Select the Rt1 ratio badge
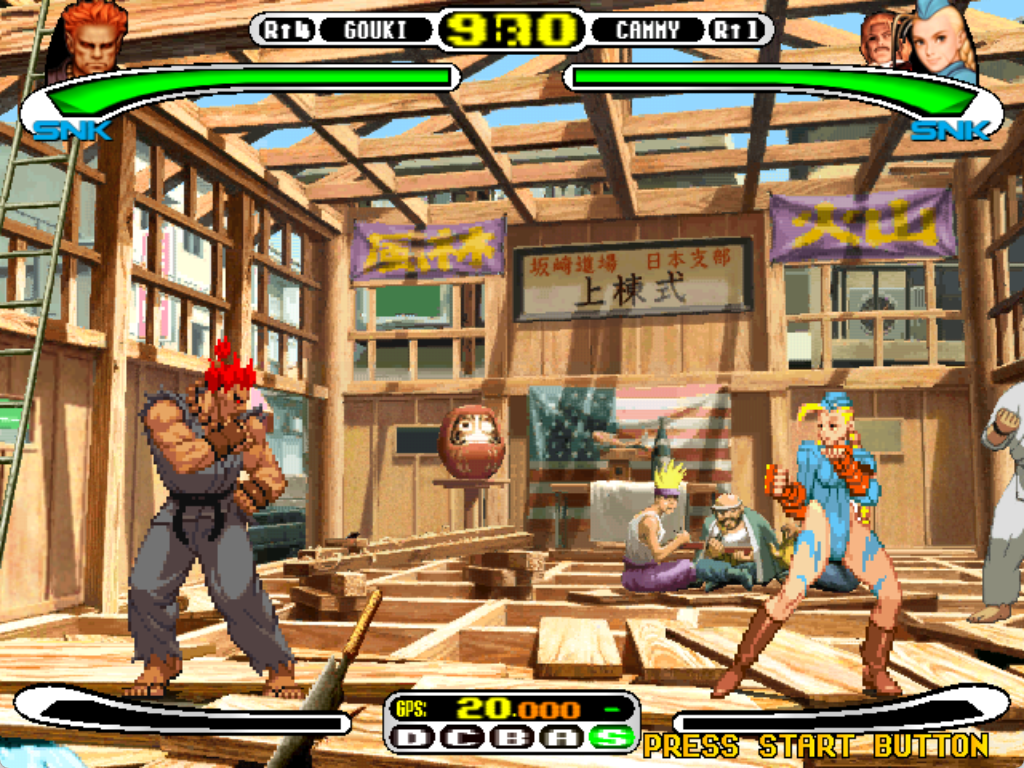1024x768 pixels. coord(736,30)
